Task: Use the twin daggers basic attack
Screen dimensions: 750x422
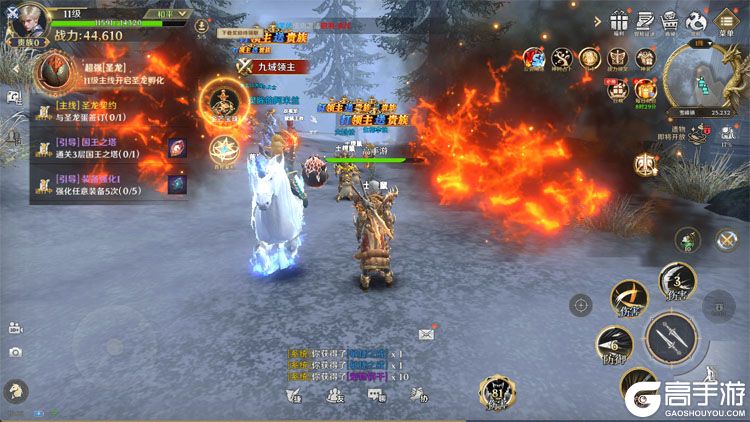Action: (671, 340)
